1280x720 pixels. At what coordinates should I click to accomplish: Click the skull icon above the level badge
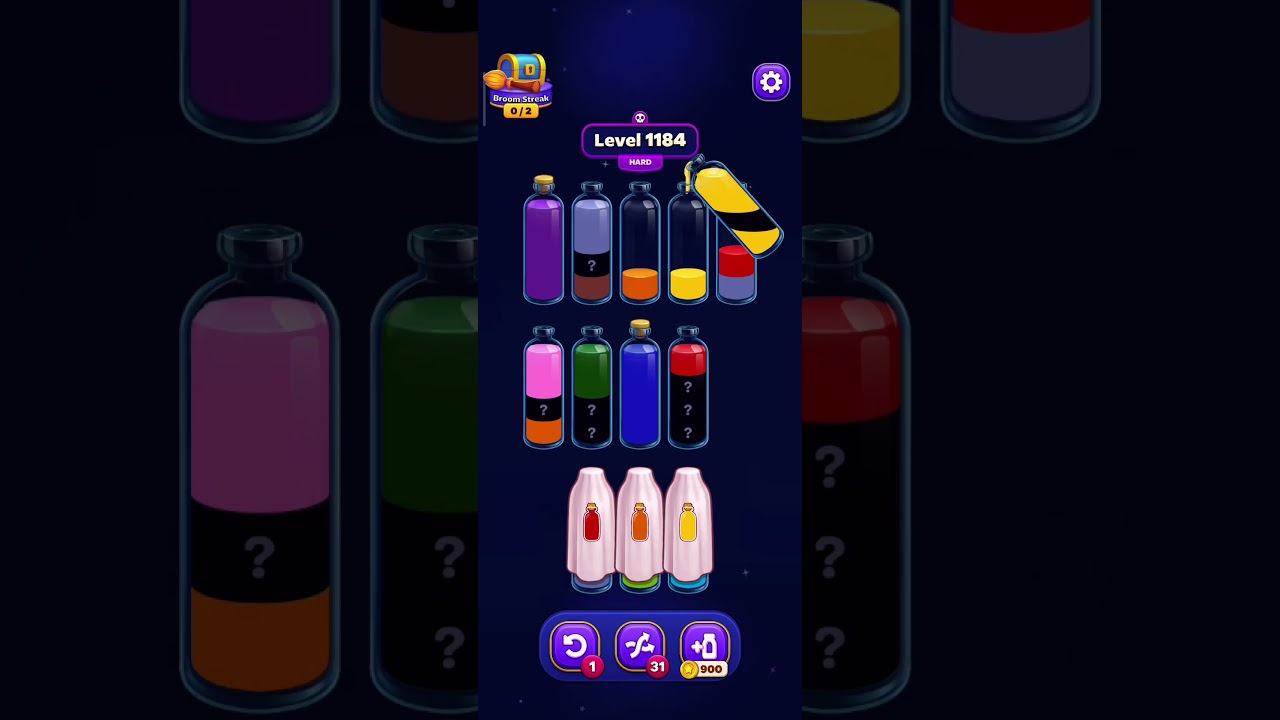(x=640, y=117)
